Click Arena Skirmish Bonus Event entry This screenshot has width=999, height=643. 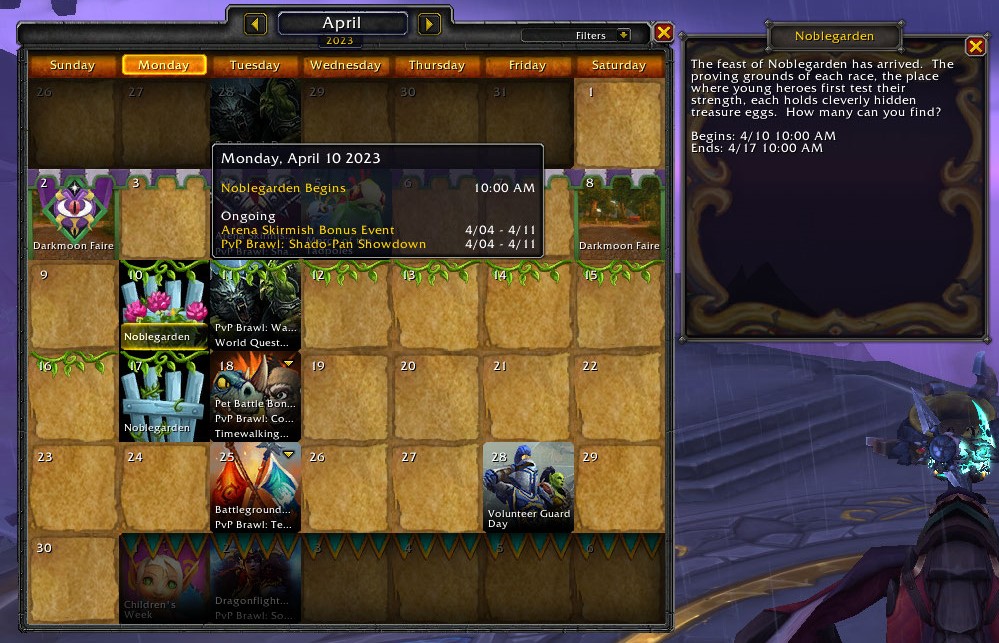tap(308, 230)
